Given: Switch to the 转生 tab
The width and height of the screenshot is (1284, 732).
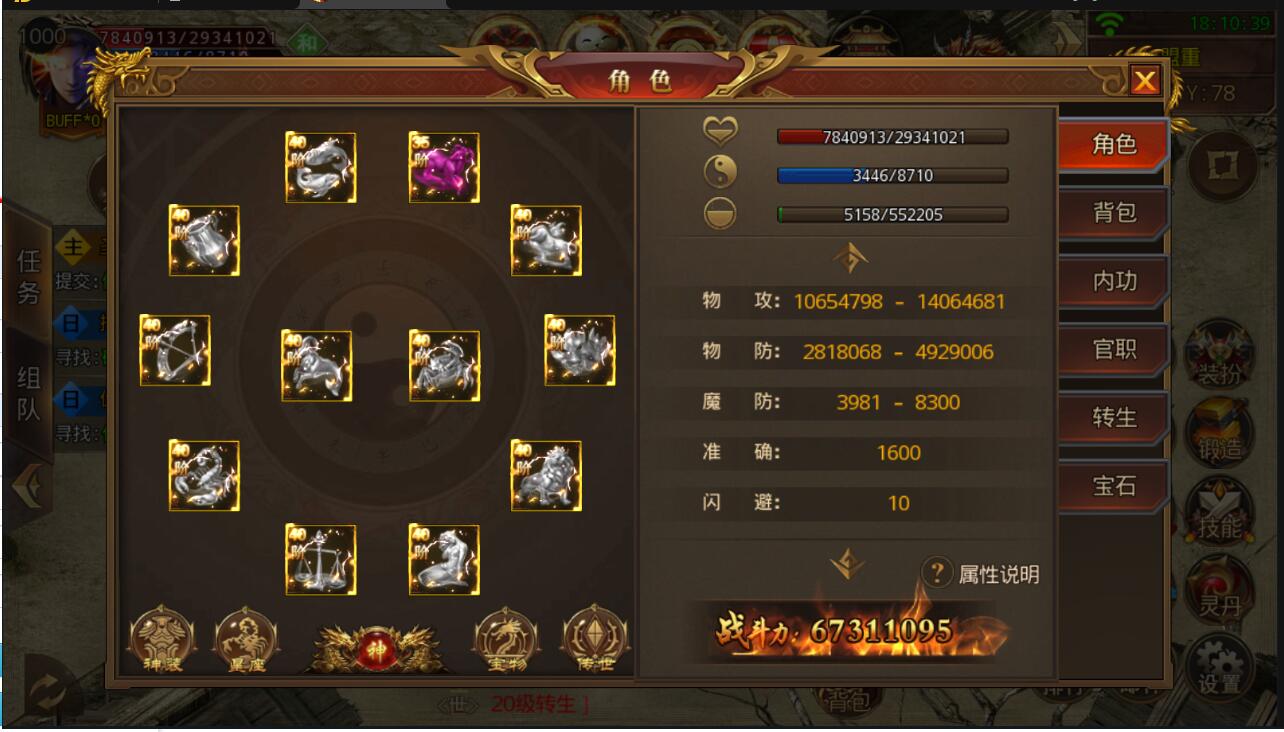Looking at the screenshot, I should pos(1113,417).
